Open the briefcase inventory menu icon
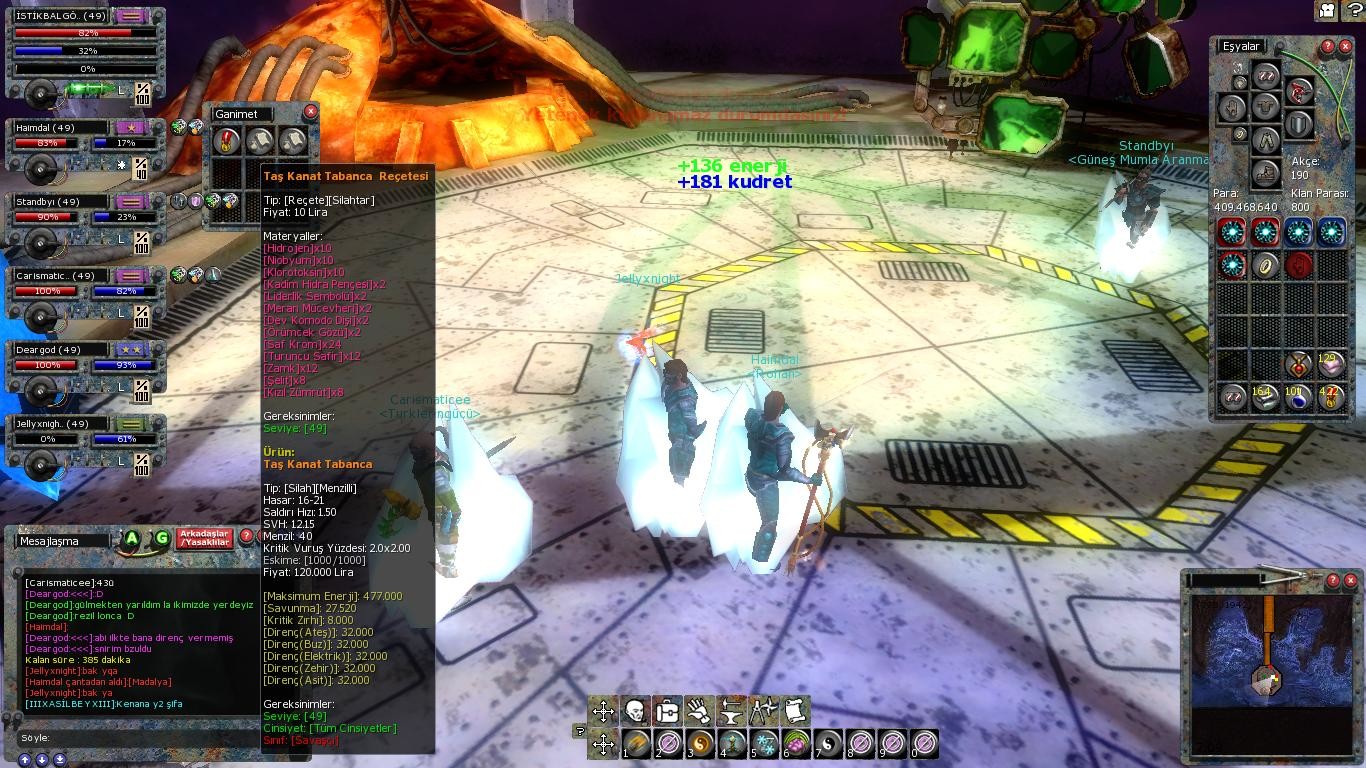 tap(667, 711)
